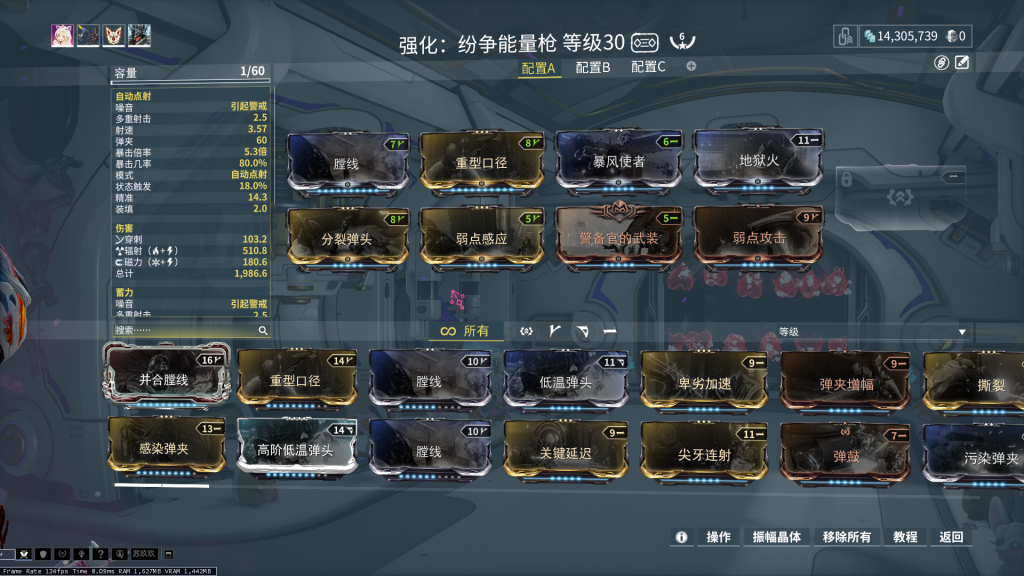Show all mods with the 所有 filter
1024x576 pixels.
tap(467, 331)
